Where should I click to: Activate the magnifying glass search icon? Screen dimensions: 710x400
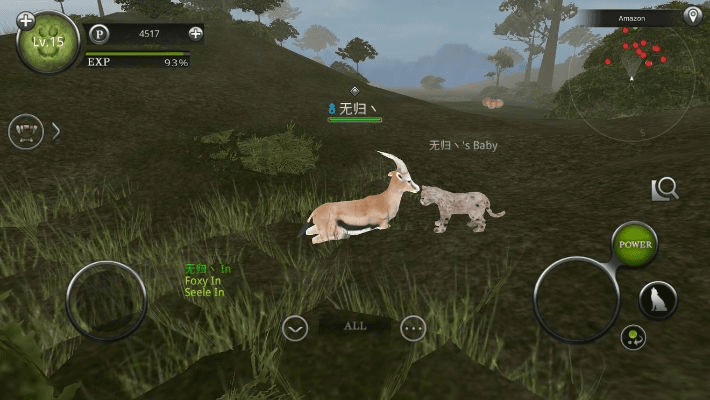click(666, 189)
